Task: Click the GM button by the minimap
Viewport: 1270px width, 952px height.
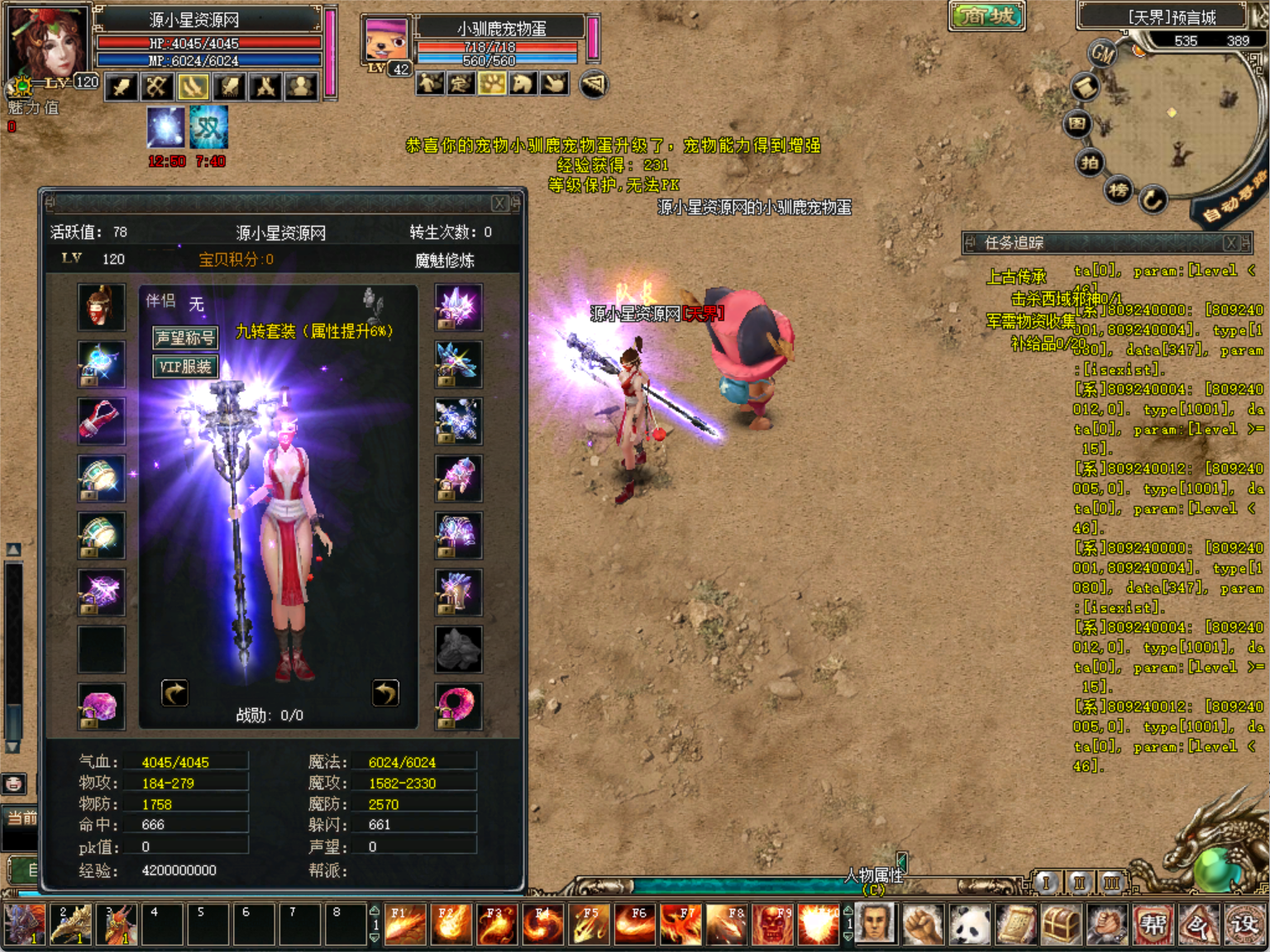Action: pos(1103,55)
